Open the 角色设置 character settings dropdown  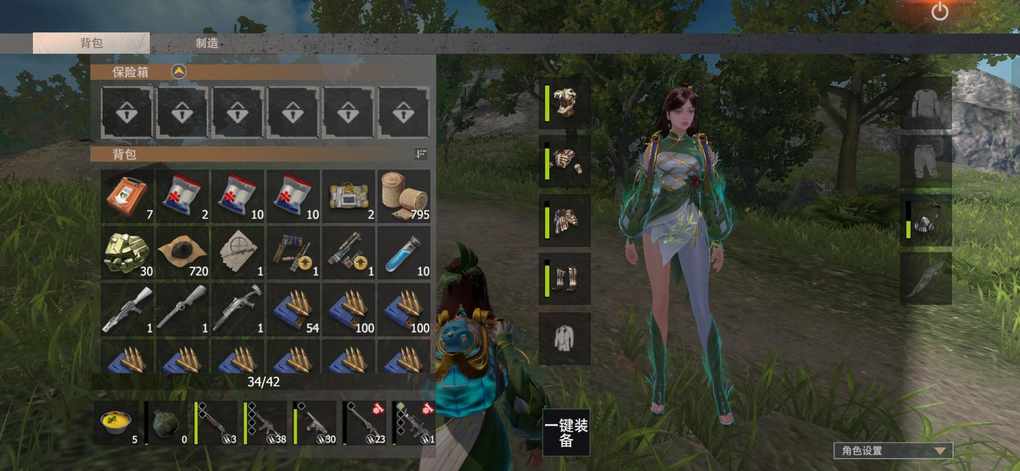[892, 451]
